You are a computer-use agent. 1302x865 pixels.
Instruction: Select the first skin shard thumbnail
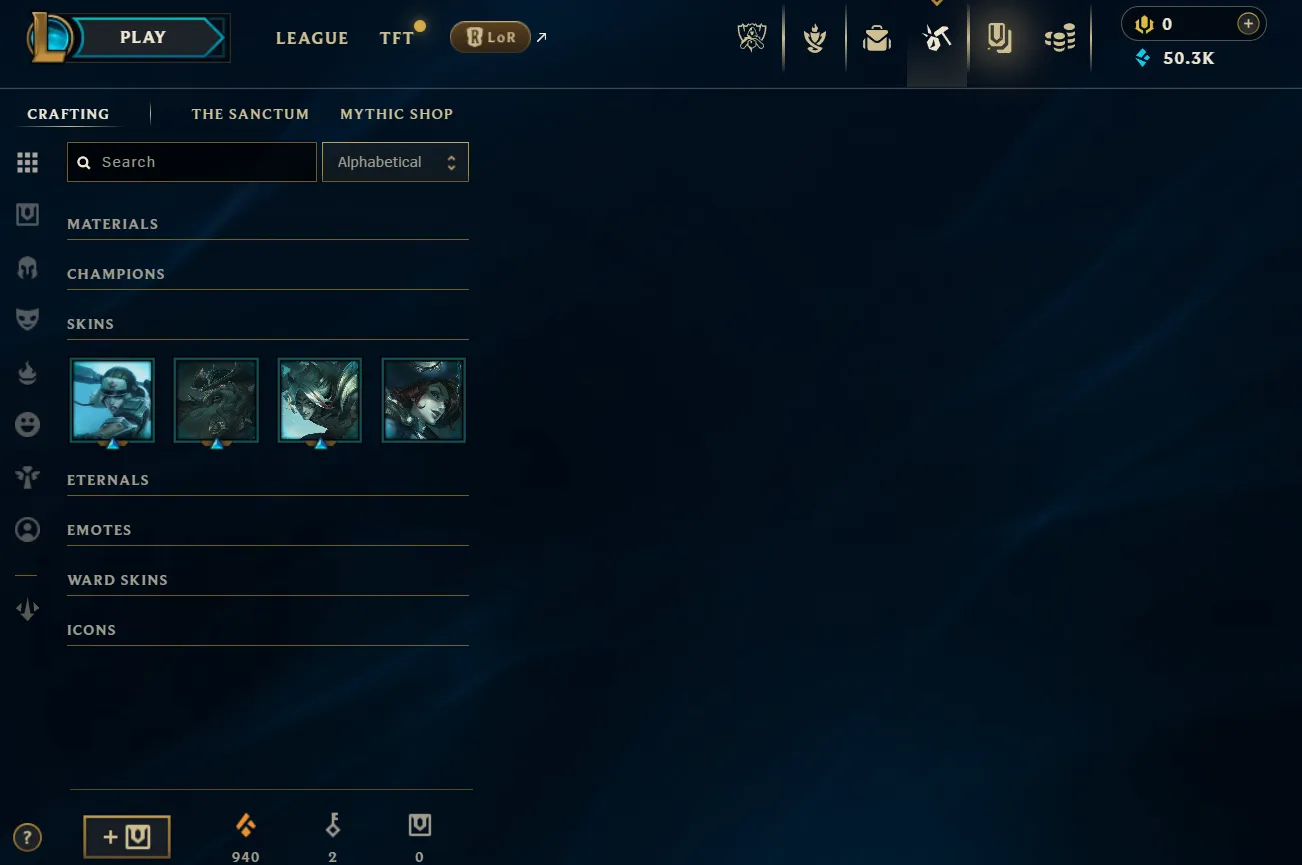coord(112,400)
